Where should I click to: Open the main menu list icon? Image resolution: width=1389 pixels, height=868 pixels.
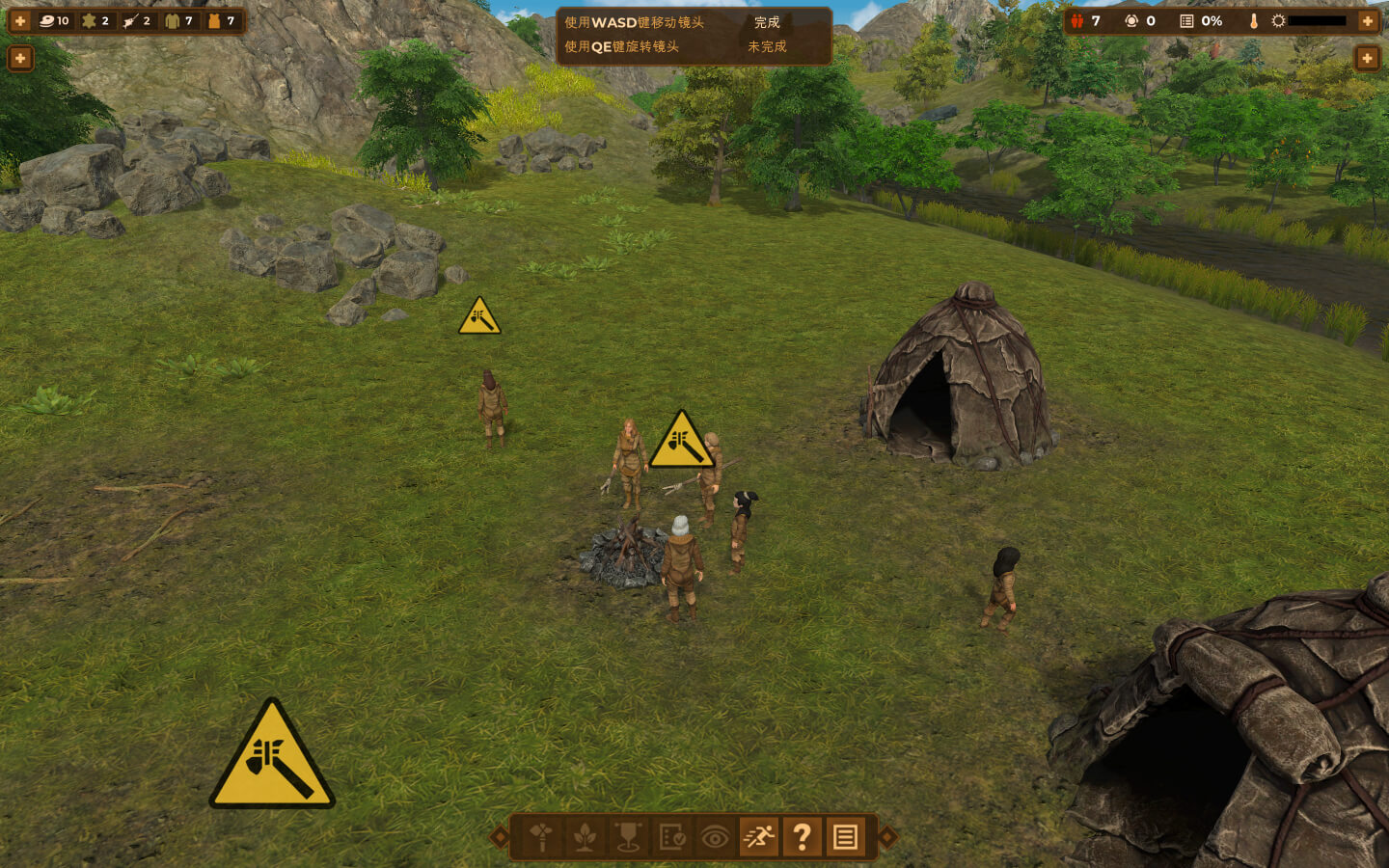pyautogui.click(x=845, y=837)
